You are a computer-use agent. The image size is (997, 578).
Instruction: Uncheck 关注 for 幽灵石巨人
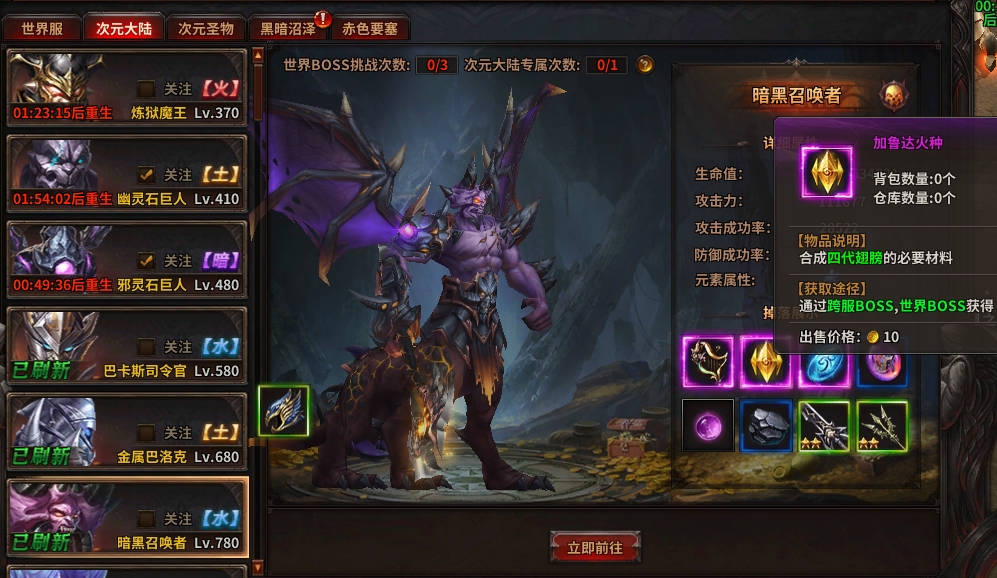pyautogui.click(x=147, y=175)
